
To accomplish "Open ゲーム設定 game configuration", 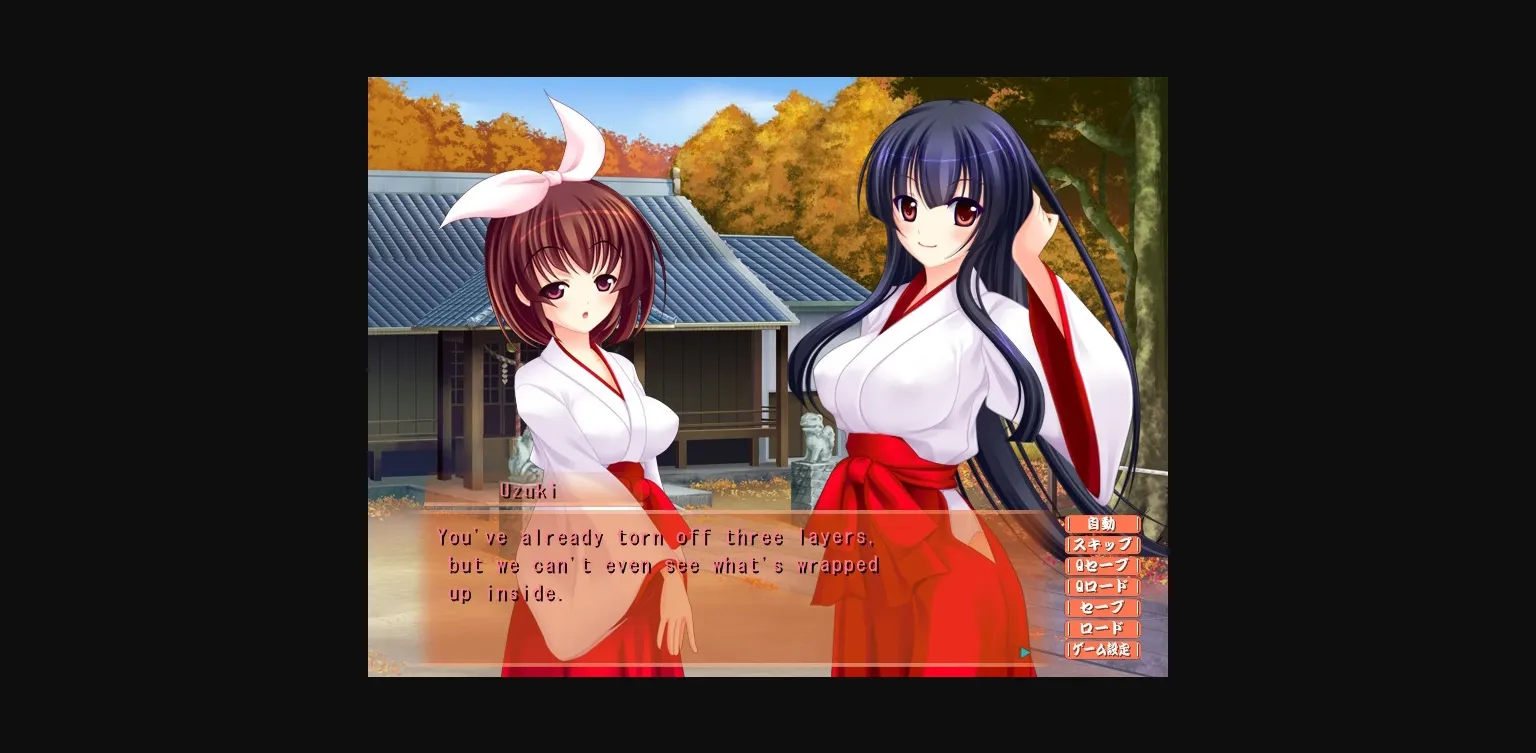I will (1103, 650).
